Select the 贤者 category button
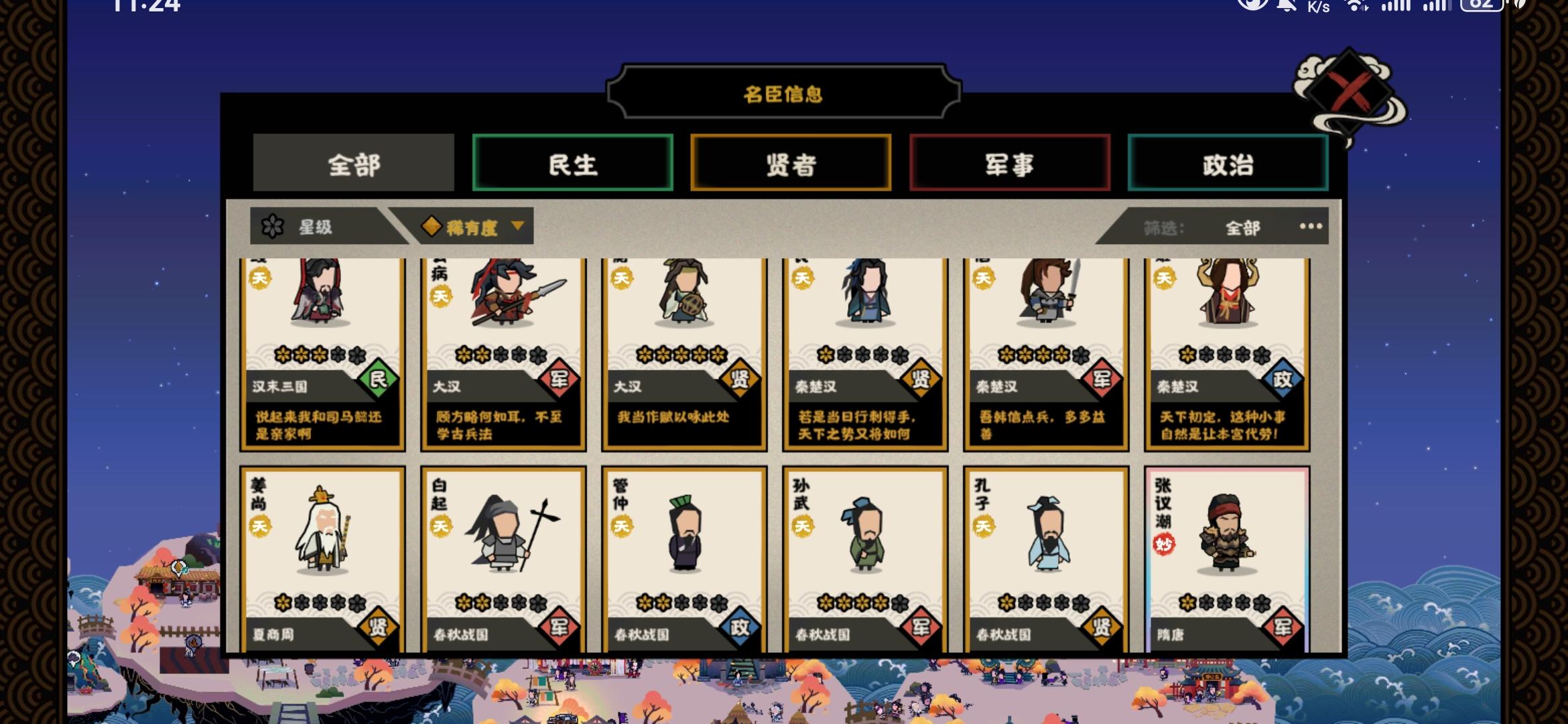The image size is (1568, 724). click(x=791, y=163)
